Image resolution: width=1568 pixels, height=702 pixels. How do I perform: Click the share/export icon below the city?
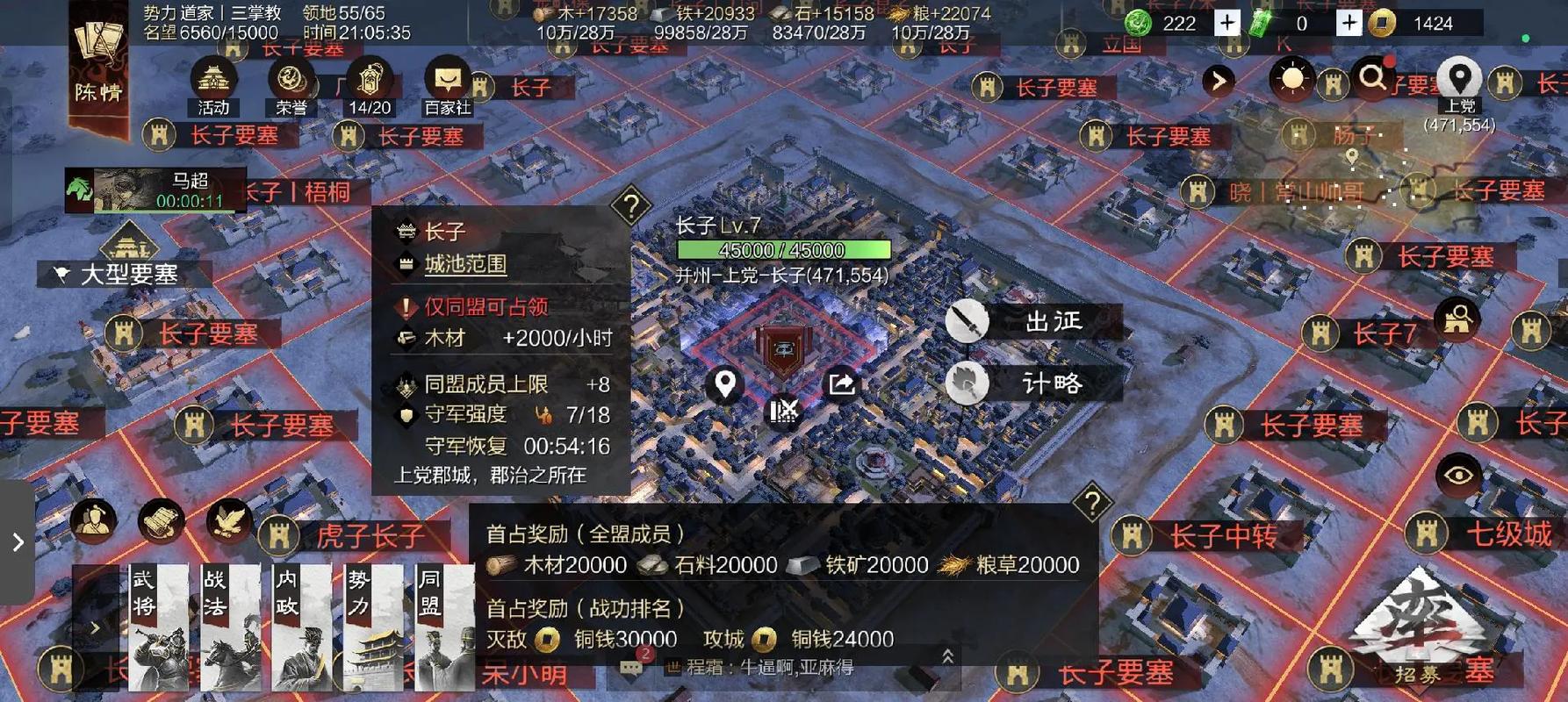click(x=841, y=384)
